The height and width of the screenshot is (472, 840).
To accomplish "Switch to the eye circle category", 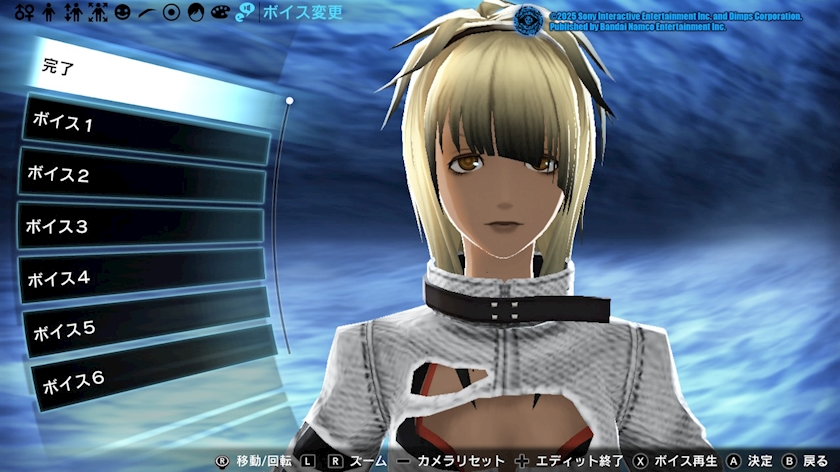I will (171, 13).
